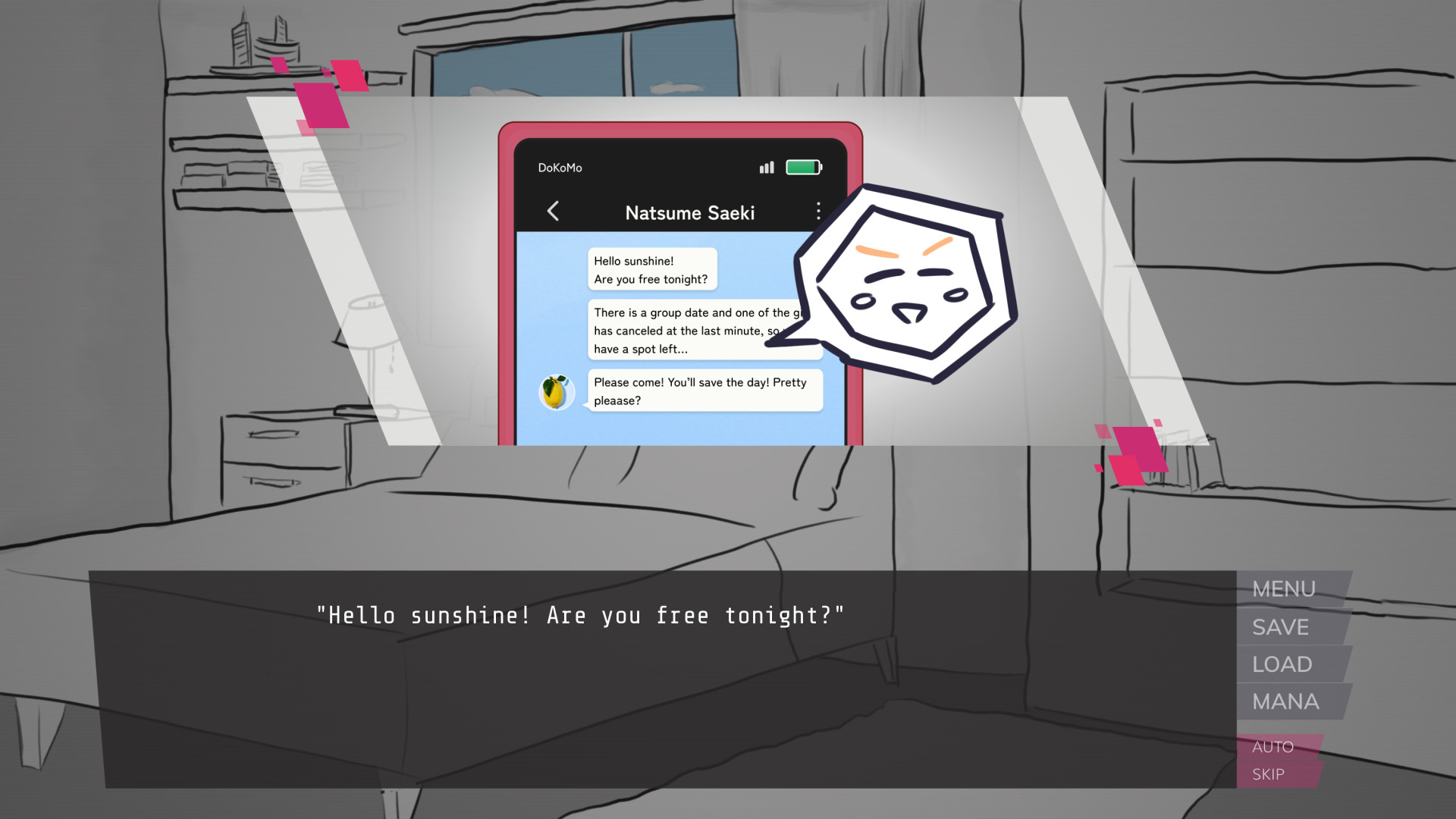1456x819 pixels.
Task: Select the lemon avatar in the chat
Action: click(559, 391)
